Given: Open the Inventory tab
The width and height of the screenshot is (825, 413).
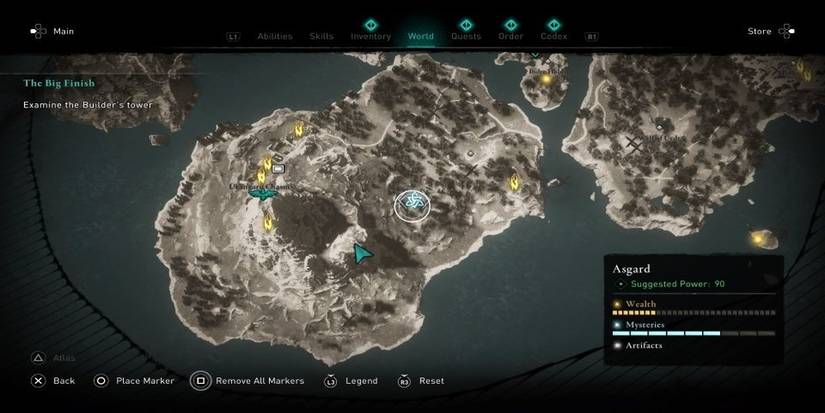Looking at the screenshot, I should (x=371, y=36).
